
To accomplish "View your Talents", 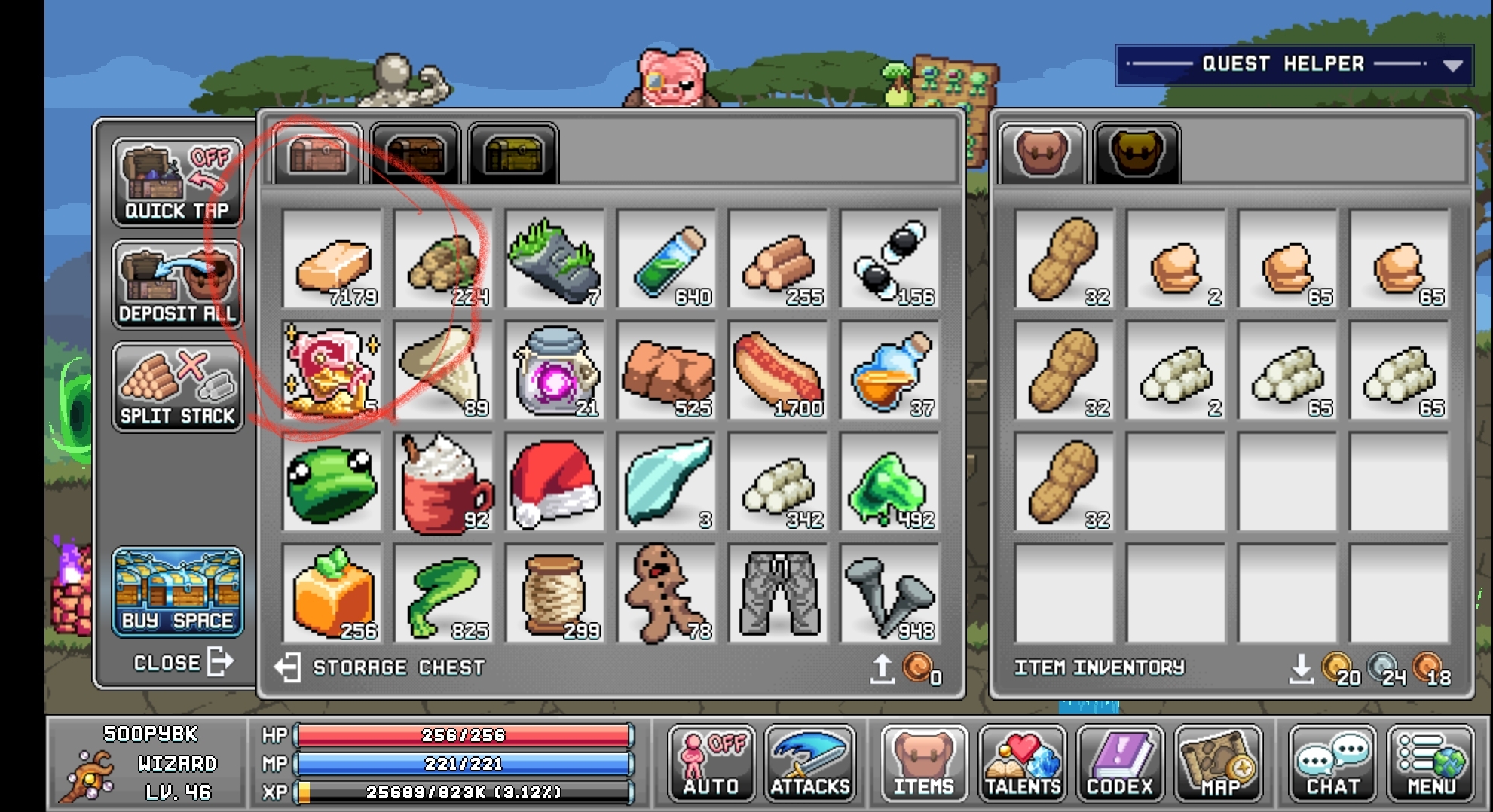I will (x=1021, y=764).
